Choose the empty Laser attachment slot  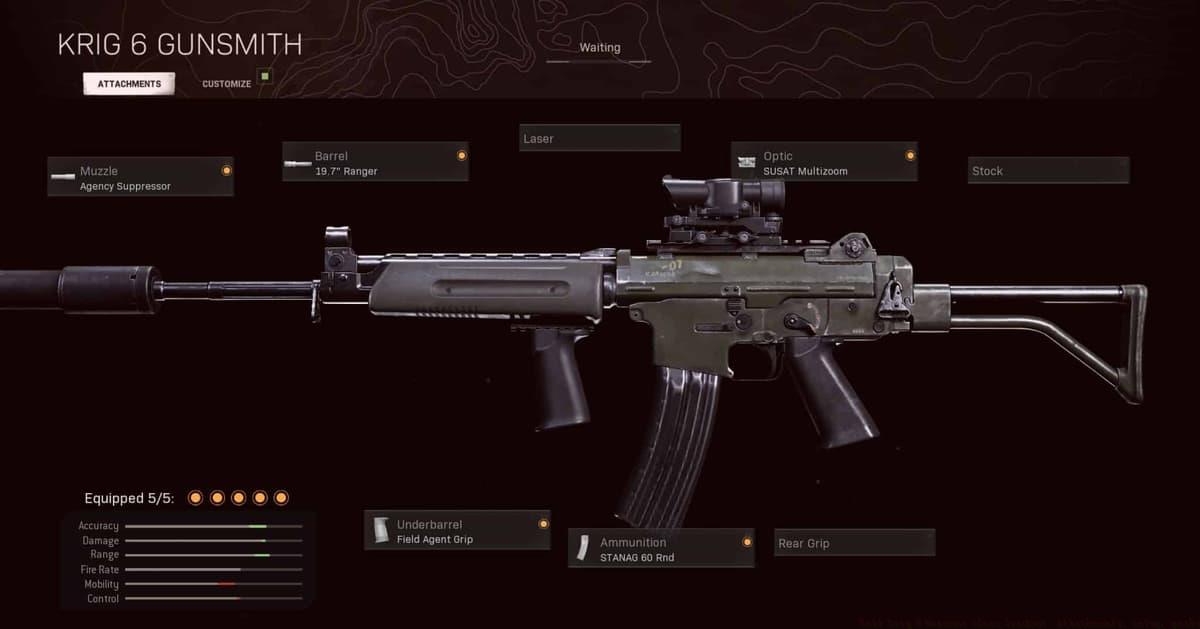click(x=600, y=138)
